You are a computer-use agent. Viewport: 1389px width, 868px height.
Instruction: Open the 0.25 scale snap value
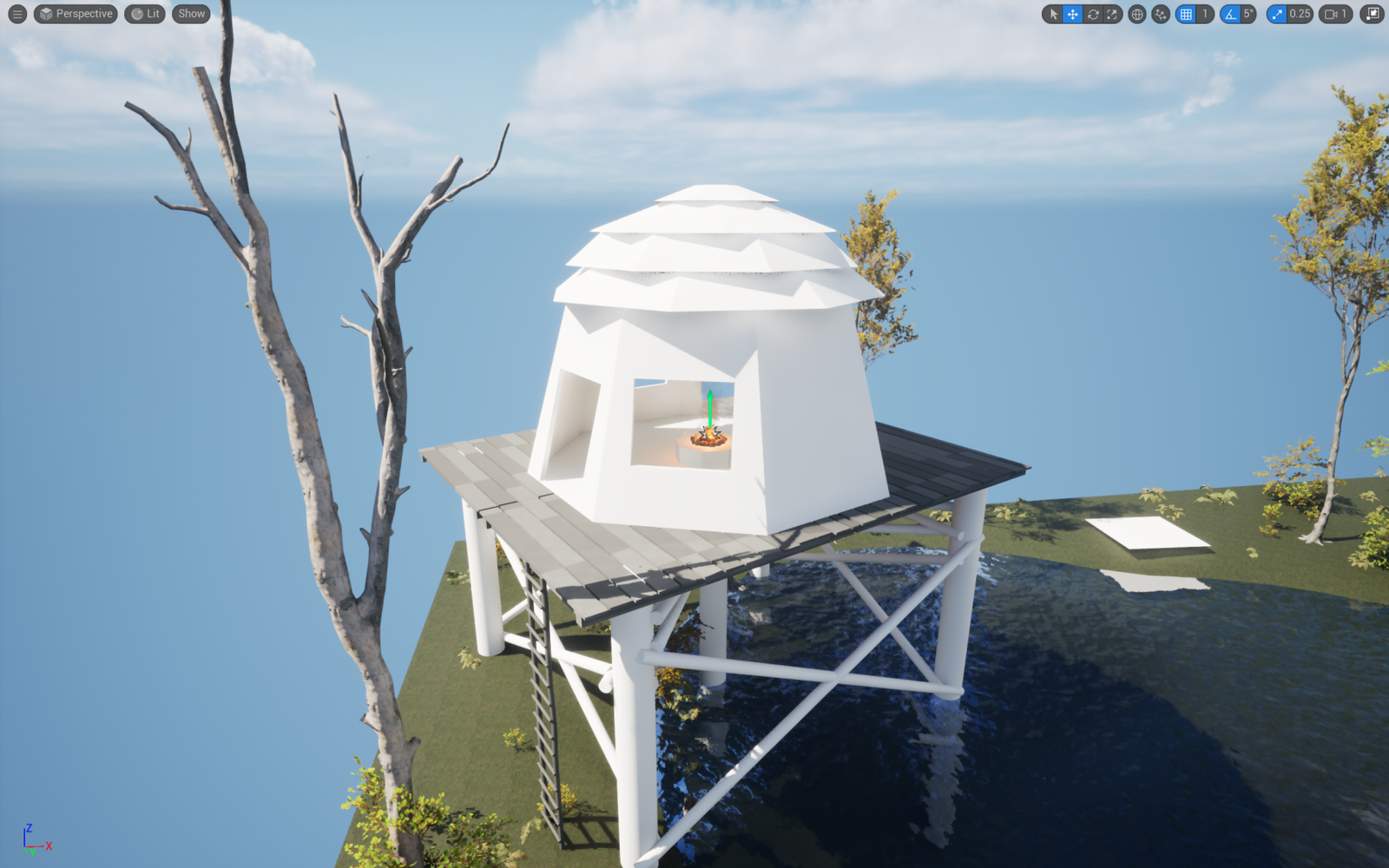[1300, 14]
